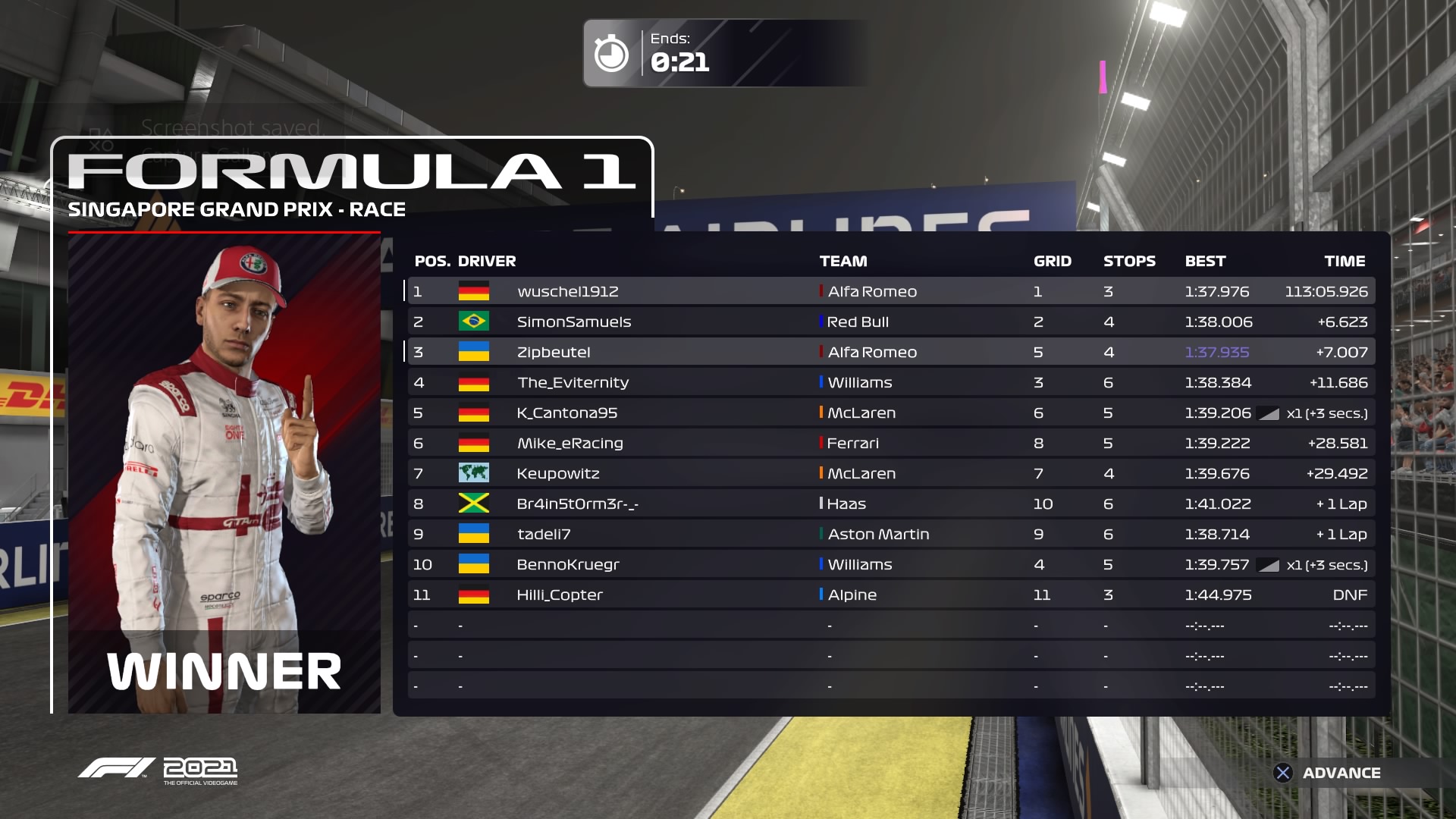The height and width of the screenshot is (819, 1456).
Task: Click tadeli7's Aston Martin entry
Action: (891, 534)
